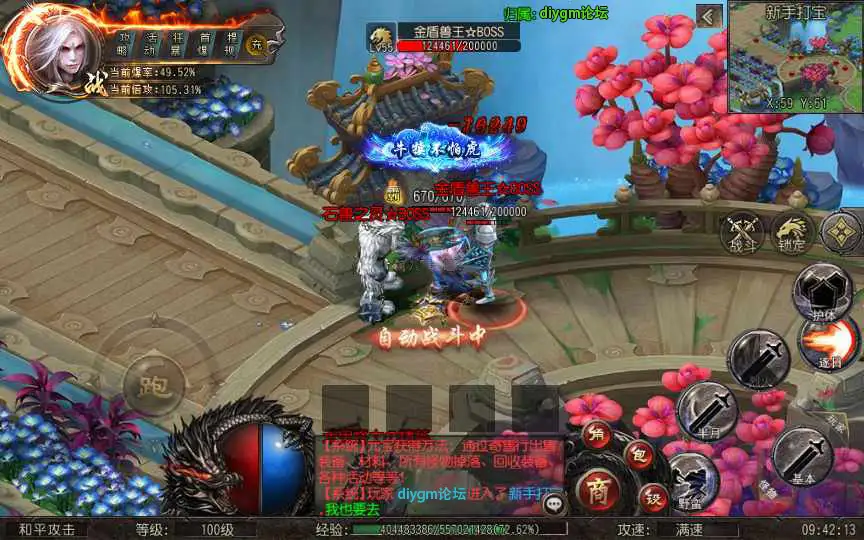Screen dimensions: 864x540
Task: Open the 商 shop button
Action: coord(598,490)
